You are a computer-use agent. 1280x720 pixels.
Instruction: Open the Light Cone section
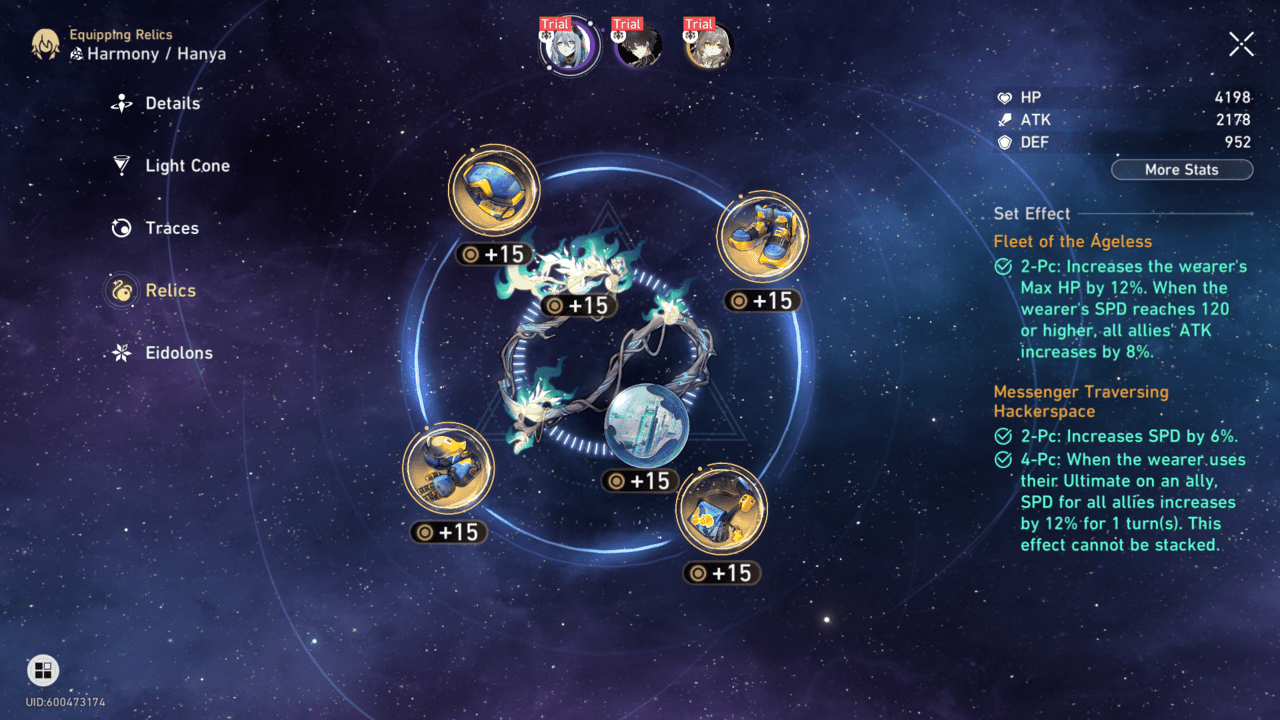click(120, 165)
